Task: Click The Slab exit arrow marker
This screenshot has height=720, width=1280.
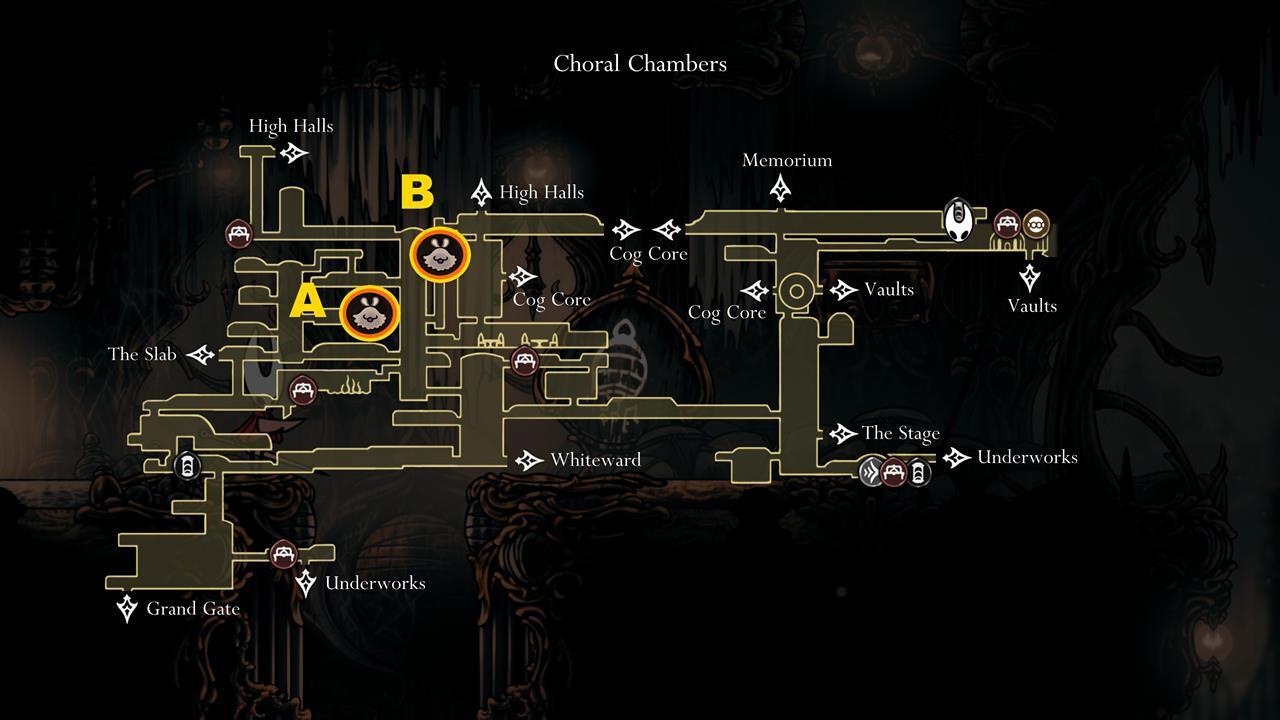Action: (x=200, y=353)
